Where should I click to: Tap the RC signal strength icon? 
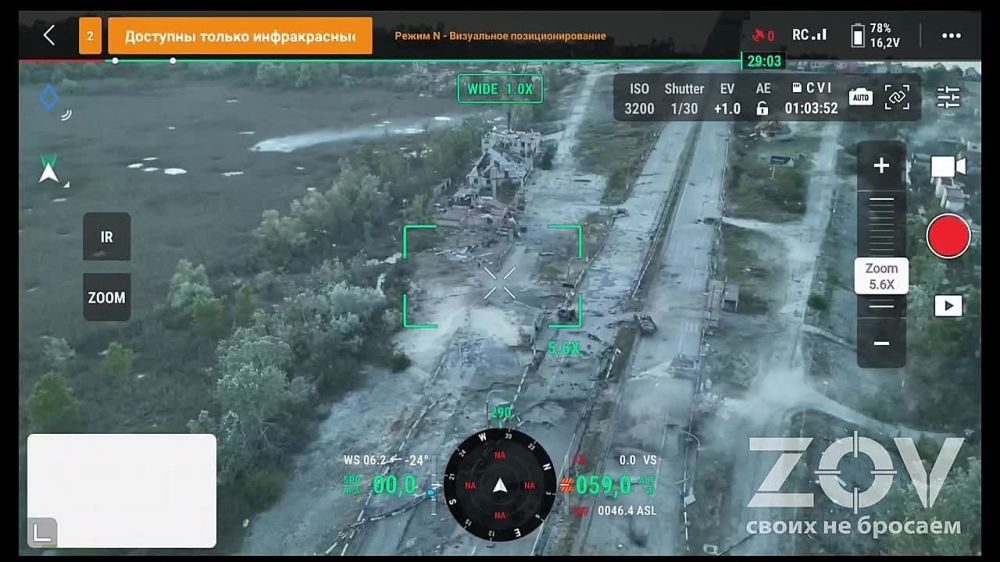(x=809, y=35)
